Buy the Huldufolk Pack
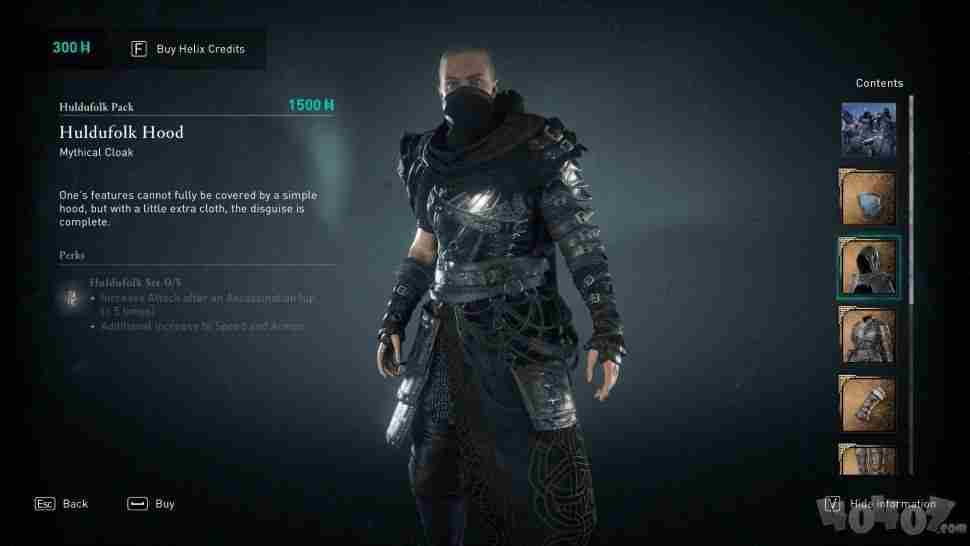 [152, 504]
